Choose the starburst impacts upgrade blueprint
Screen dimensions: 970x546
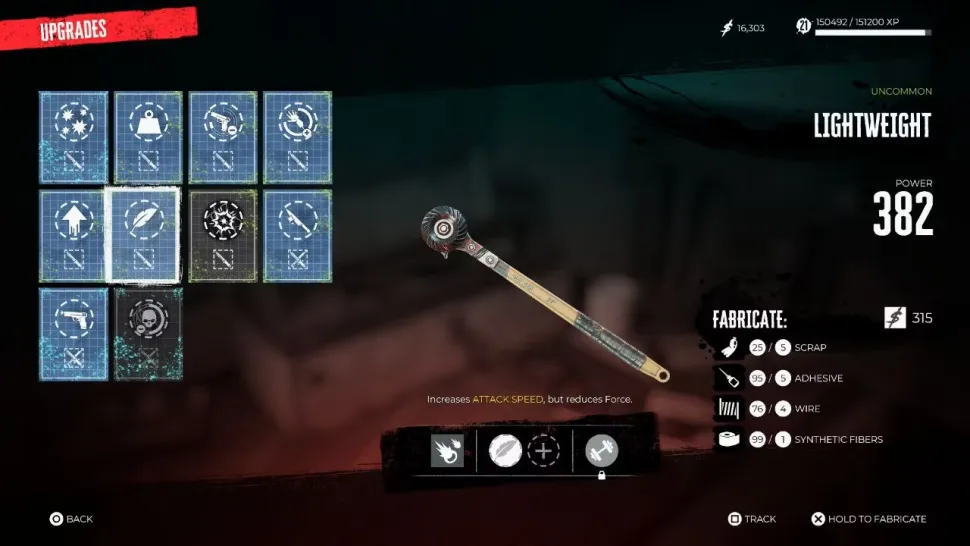pyautogui.click(x=73, y=138)
